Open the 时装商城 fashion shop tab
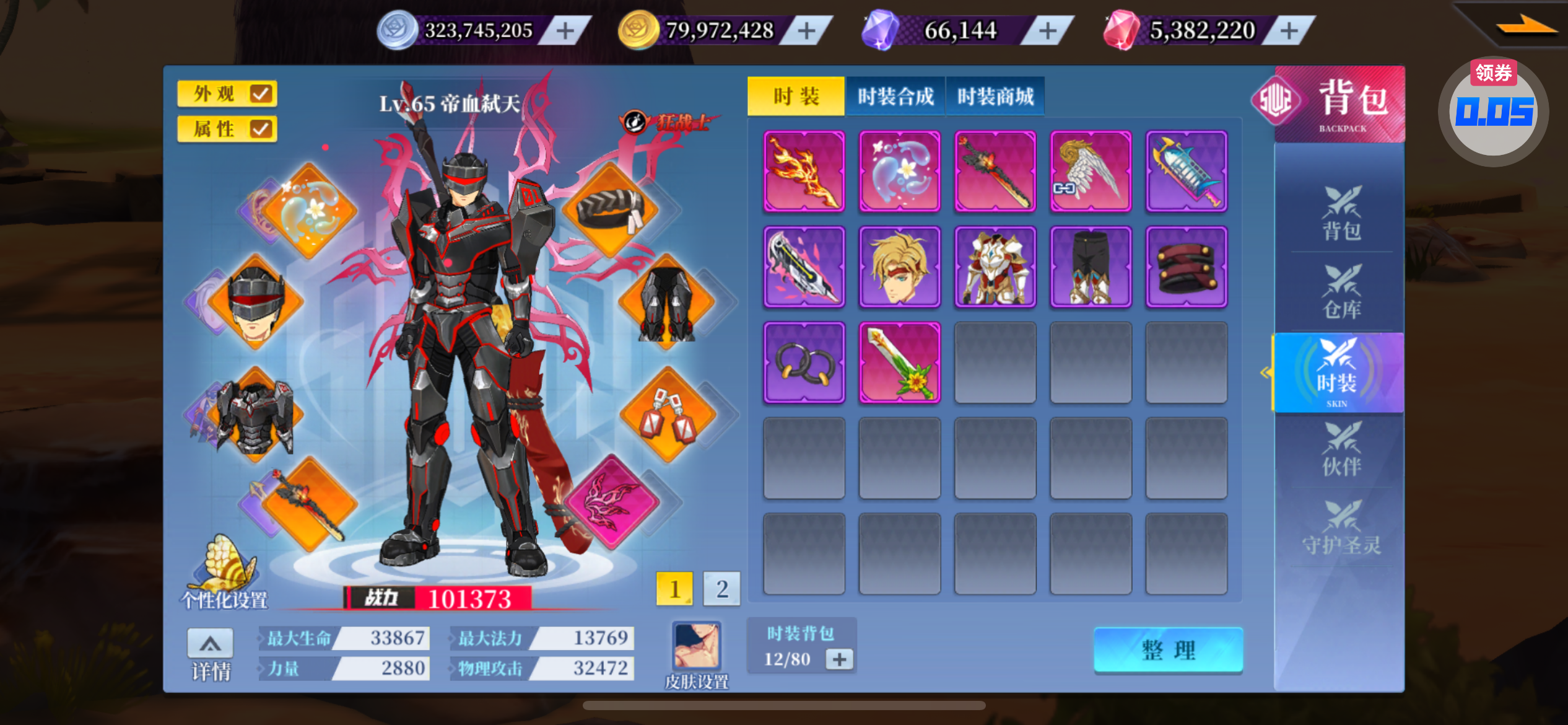The width and height of the screenshot is (1568, 725). pos(995,97)
